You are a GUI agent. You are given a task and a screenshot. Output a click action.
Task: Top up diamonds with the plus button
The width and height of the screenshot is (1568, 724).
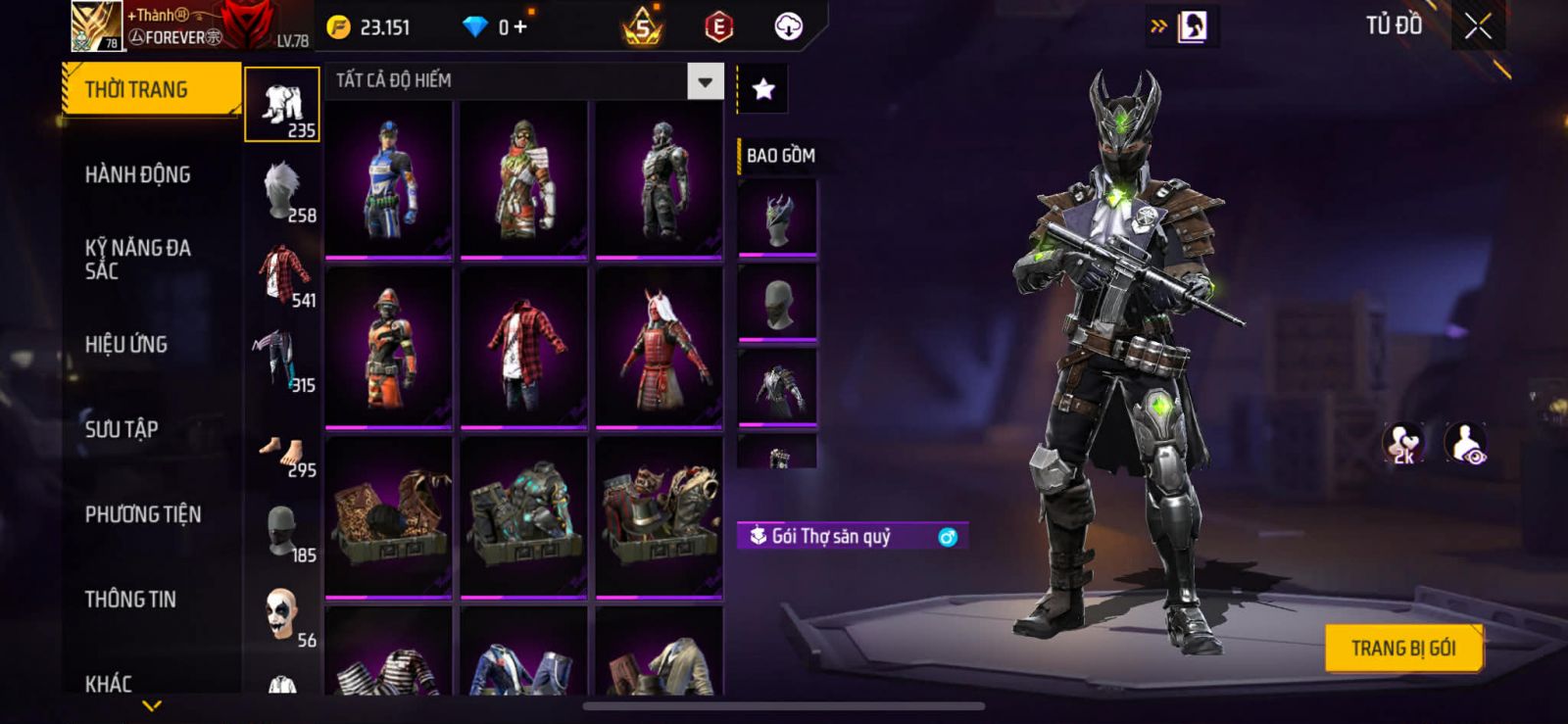tap(520, 27)
